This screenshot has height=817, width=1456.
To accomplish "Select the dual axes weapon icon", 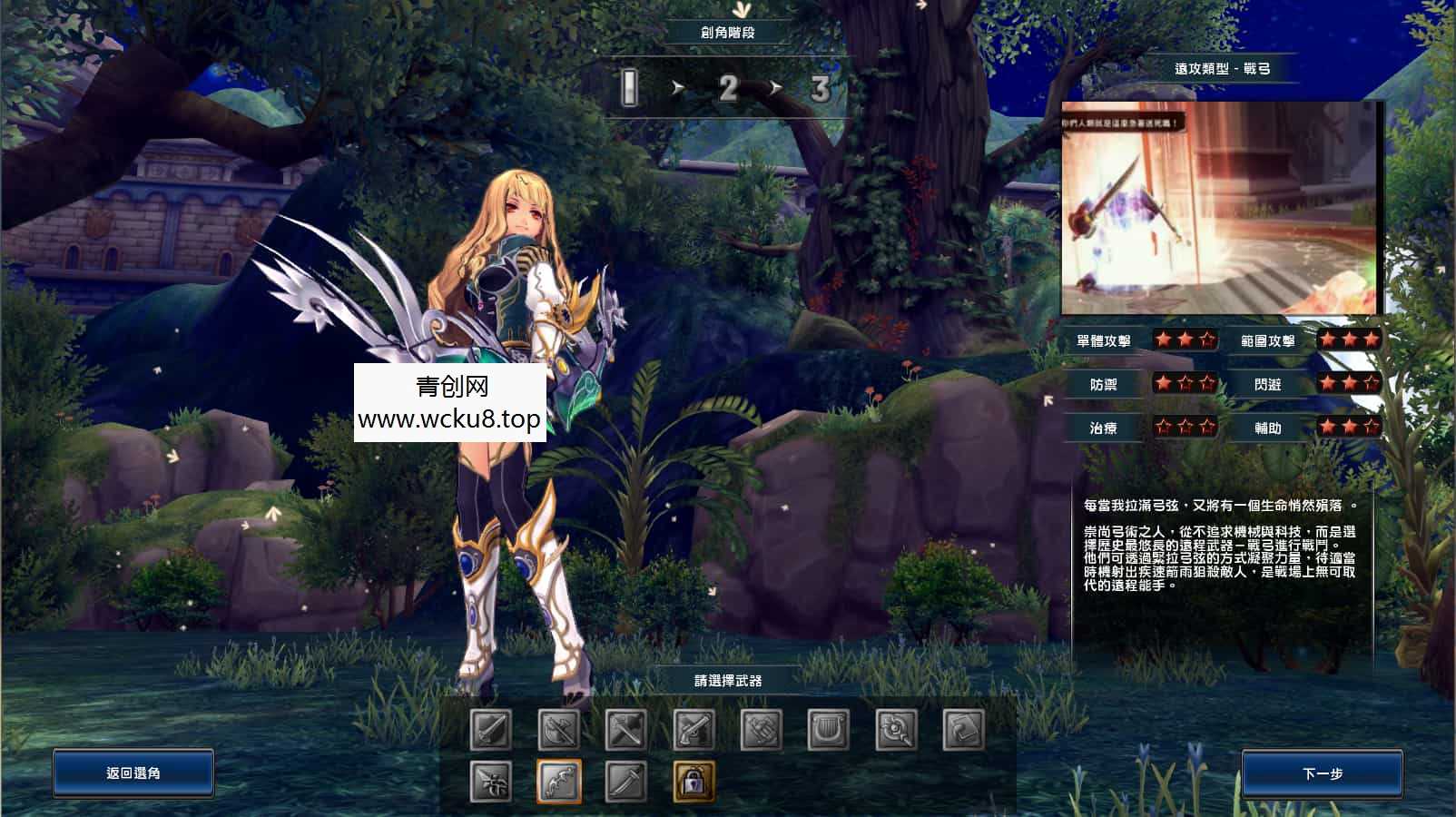I will pos(556,728).
